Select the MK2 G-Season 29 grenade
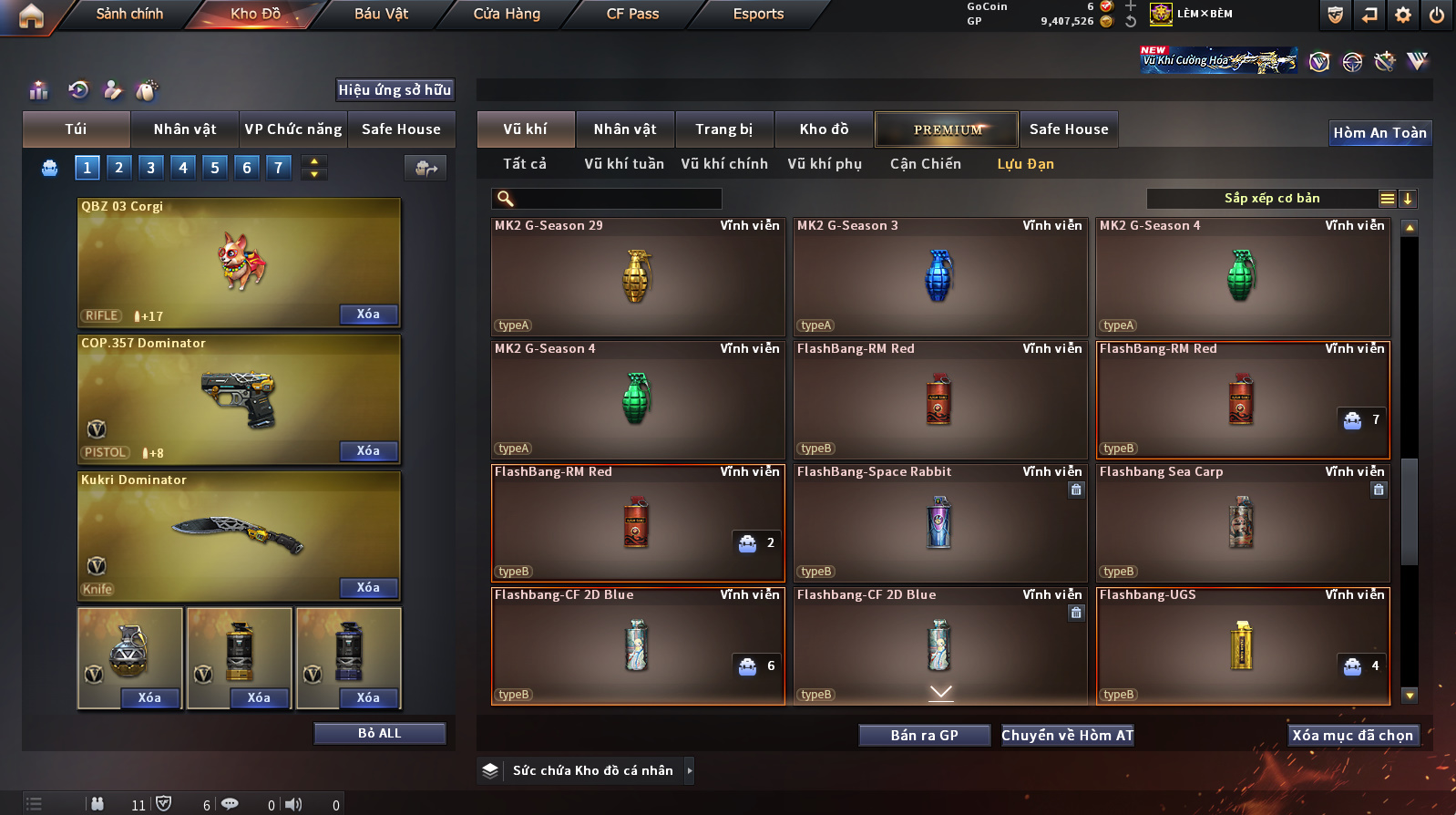The height and width of the screenshot is (815, 1456). coord(637,277)
